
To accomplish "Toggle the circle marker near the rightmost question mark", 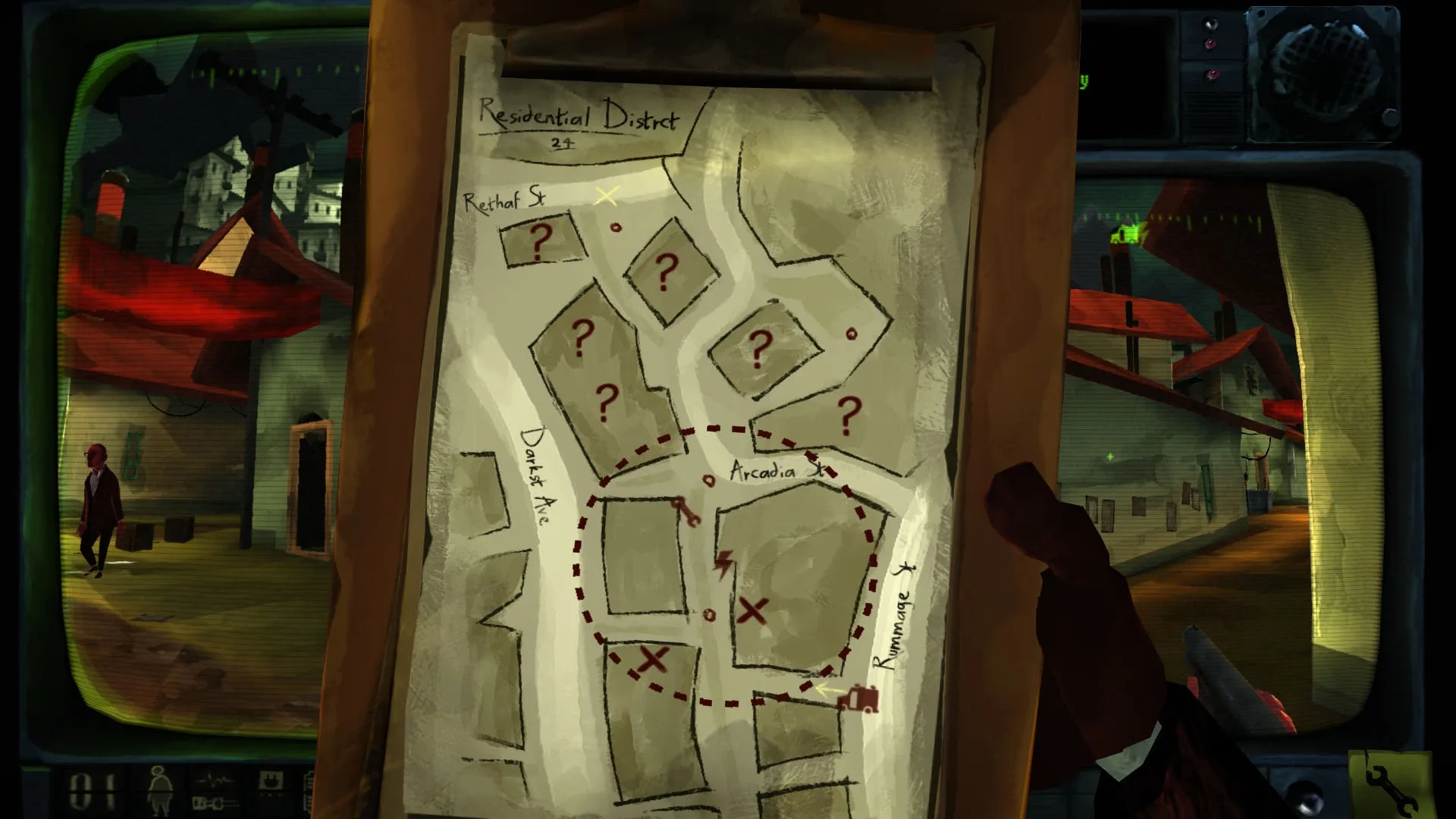I will point(853,333).
